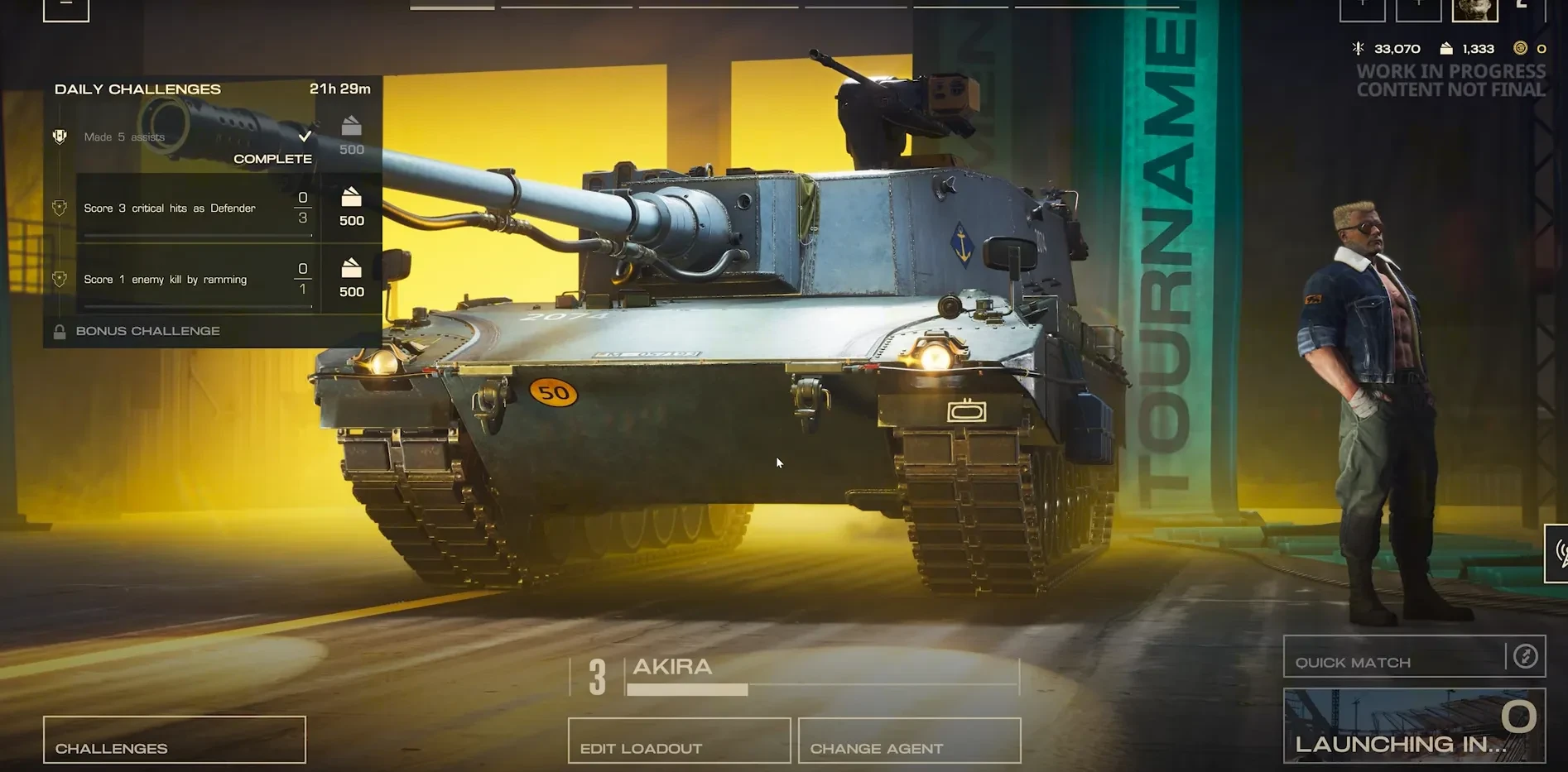This screenshot has height=772, width=1568.
Task: Open the Quick Match mode selector
Action: (1394, 657)
